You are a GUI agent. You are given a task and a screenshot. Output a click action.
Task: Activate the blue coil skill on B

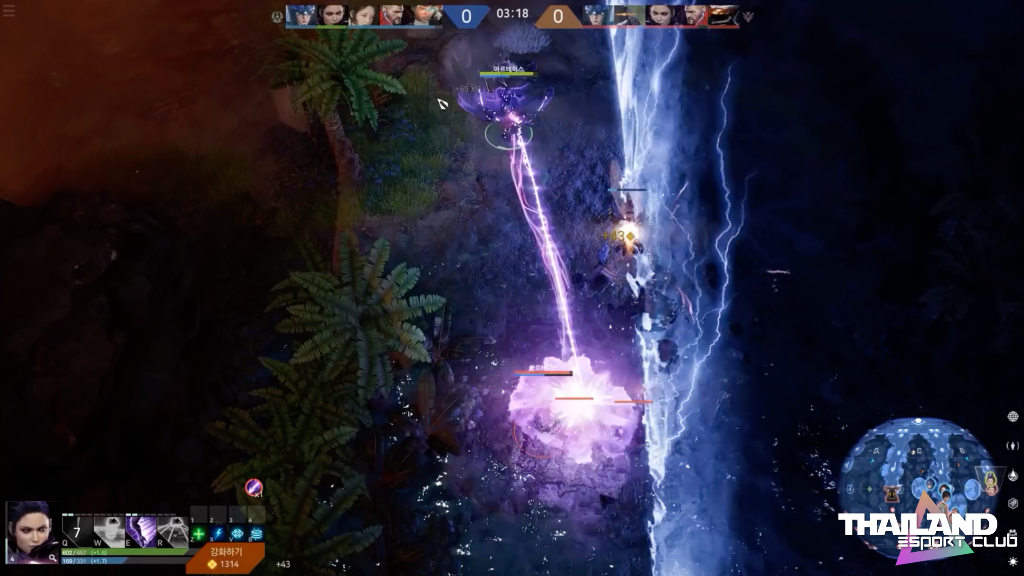(256, 534)
